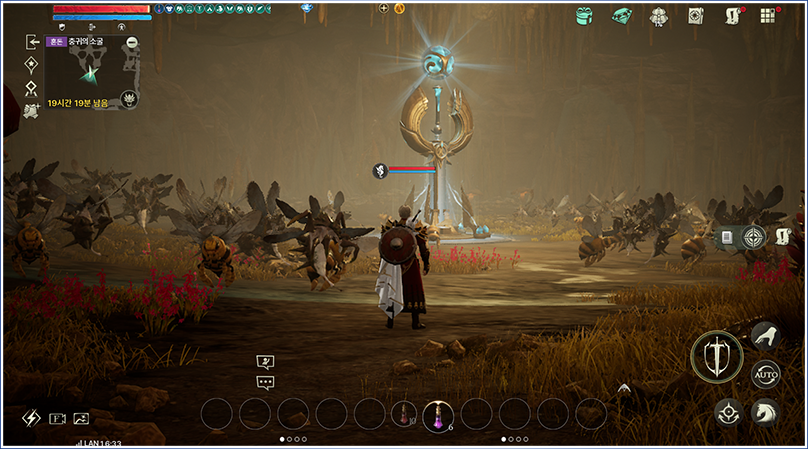Use the highlighted purple potion slot
The image size is (808, 449).
pyautogui.click(x=438, y=414)
